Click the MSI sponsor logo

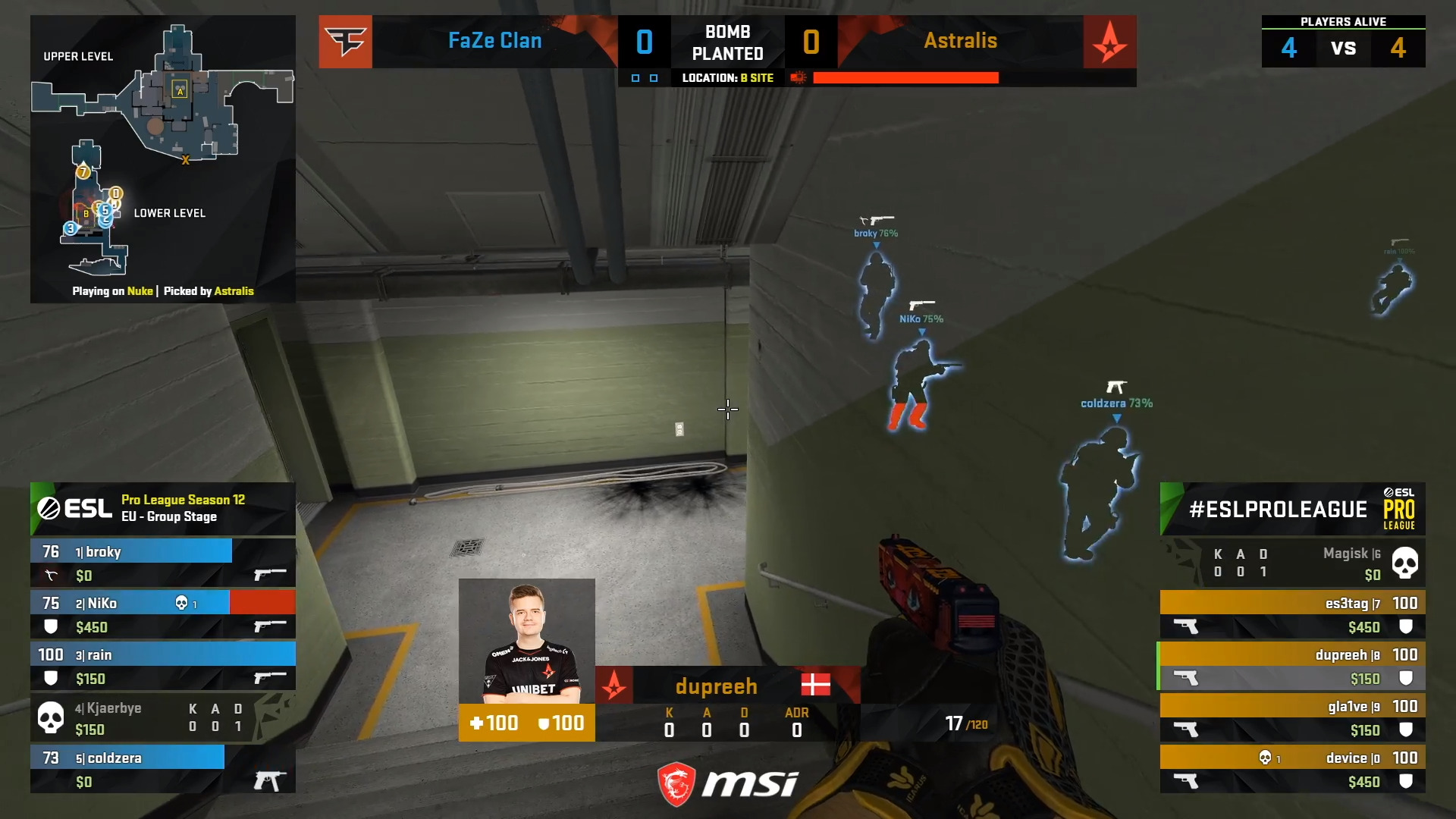tap(726, 784)
